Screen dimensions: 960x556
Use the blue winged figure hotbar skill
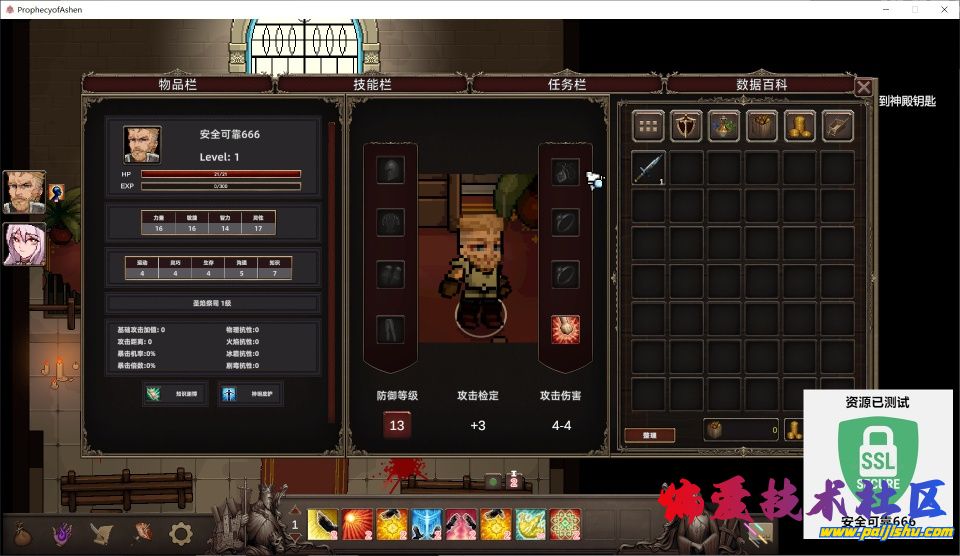(x=426, y=523)
